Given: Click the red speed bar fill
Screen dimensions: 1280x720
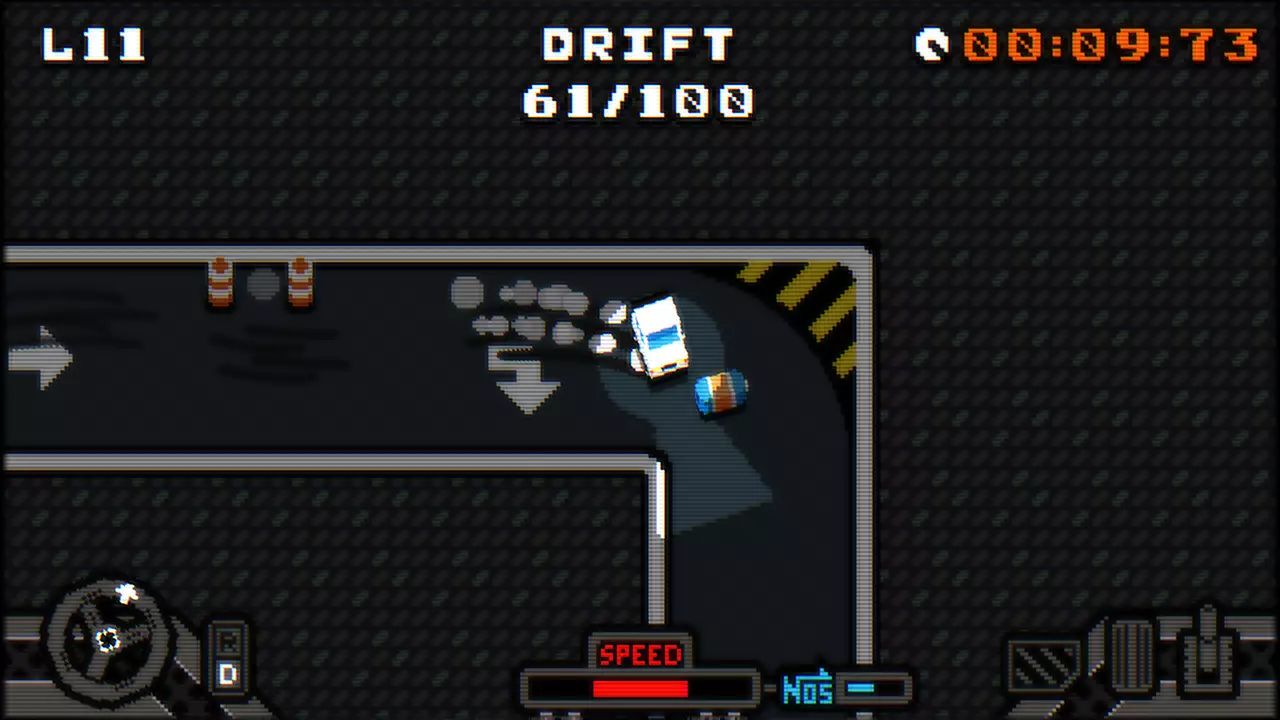Looking at the screenshot, I should (x=640, y=688).
